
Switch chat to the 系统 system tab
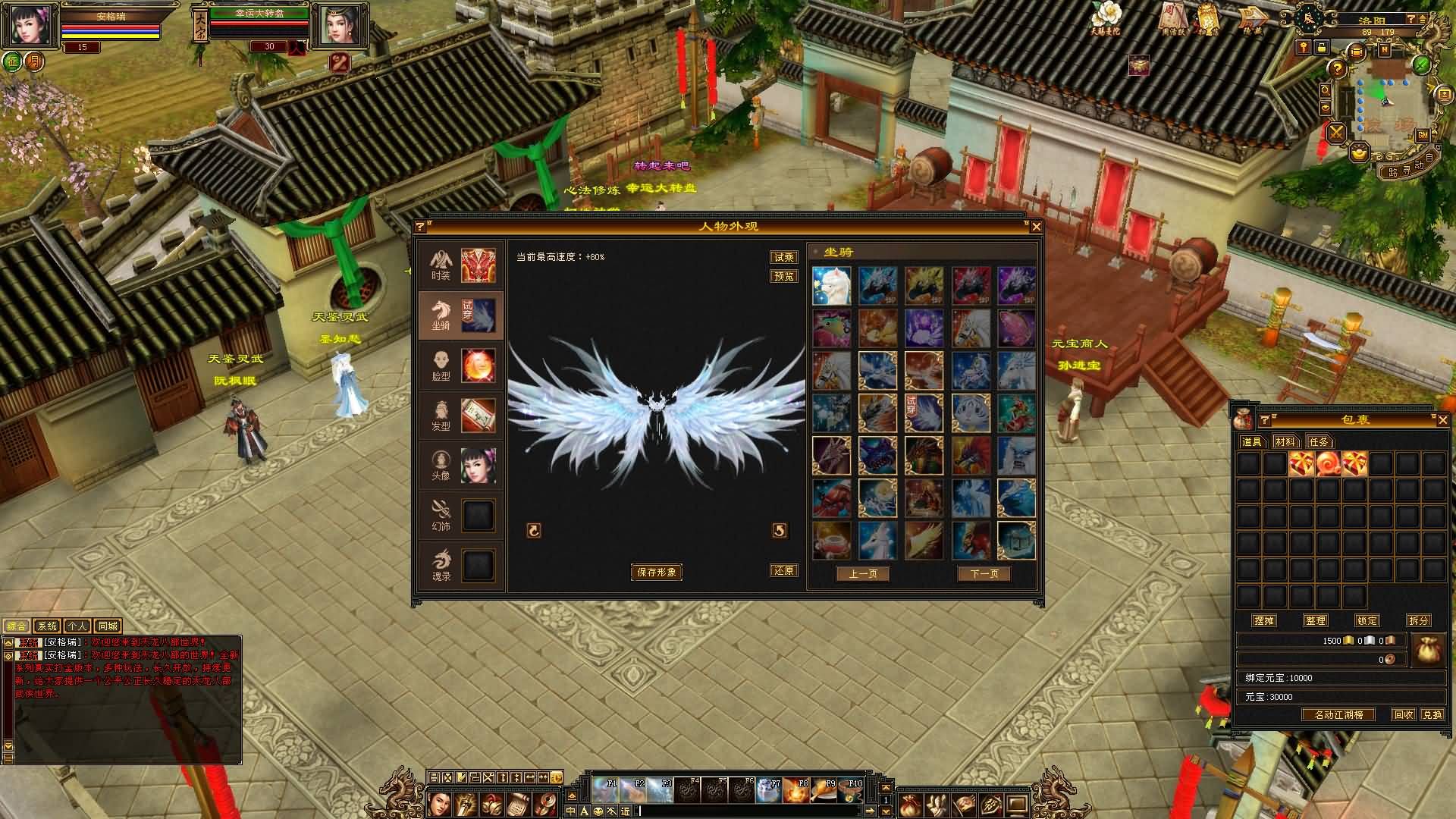click(x=47, y=626)
